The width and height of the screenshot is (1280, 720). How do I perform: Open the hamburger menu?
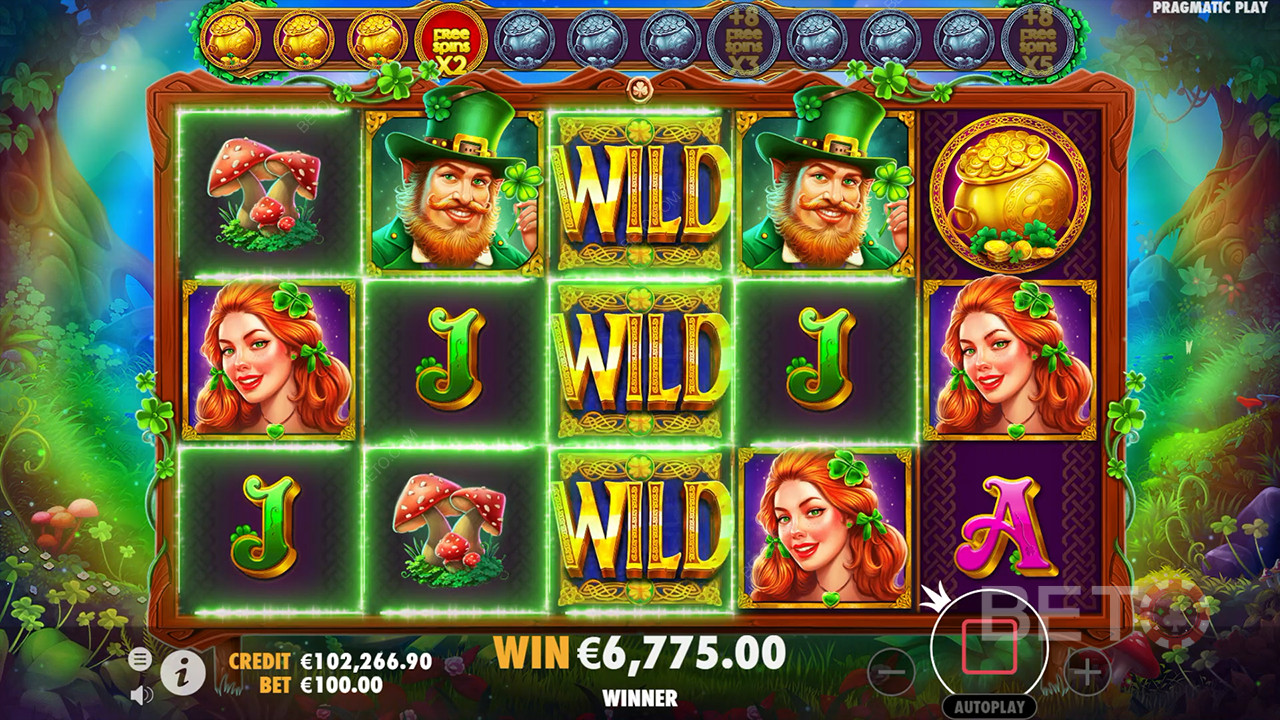(141, 658)
